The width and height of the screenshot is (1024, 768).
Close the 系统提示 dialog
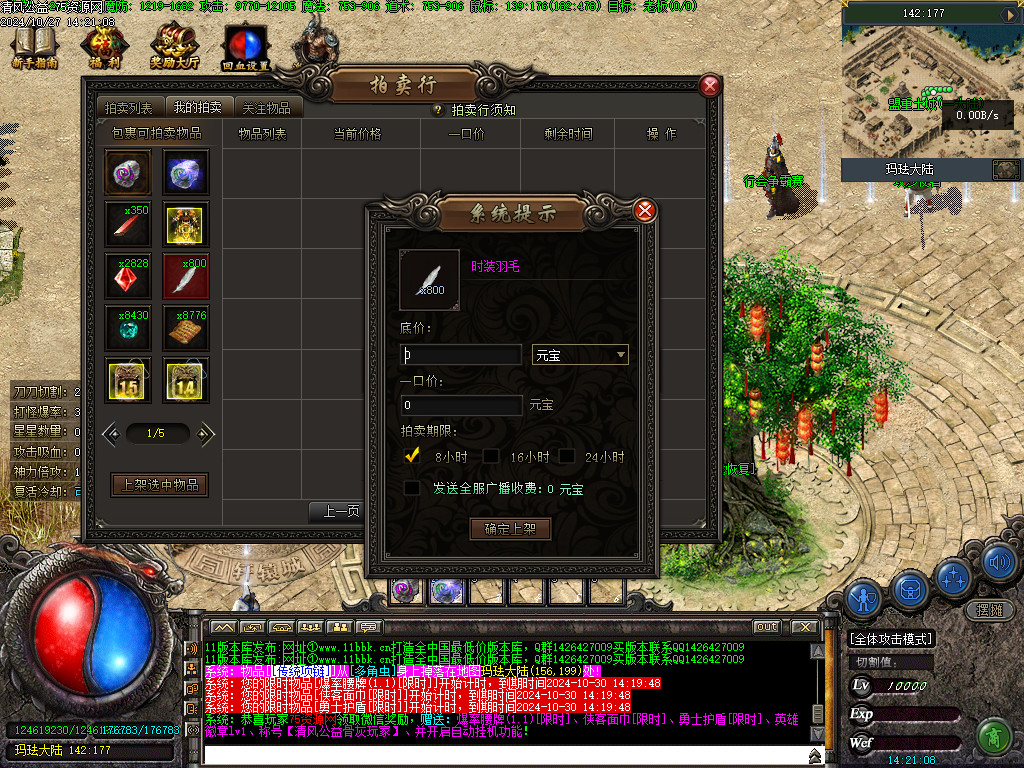click(645, 210)
